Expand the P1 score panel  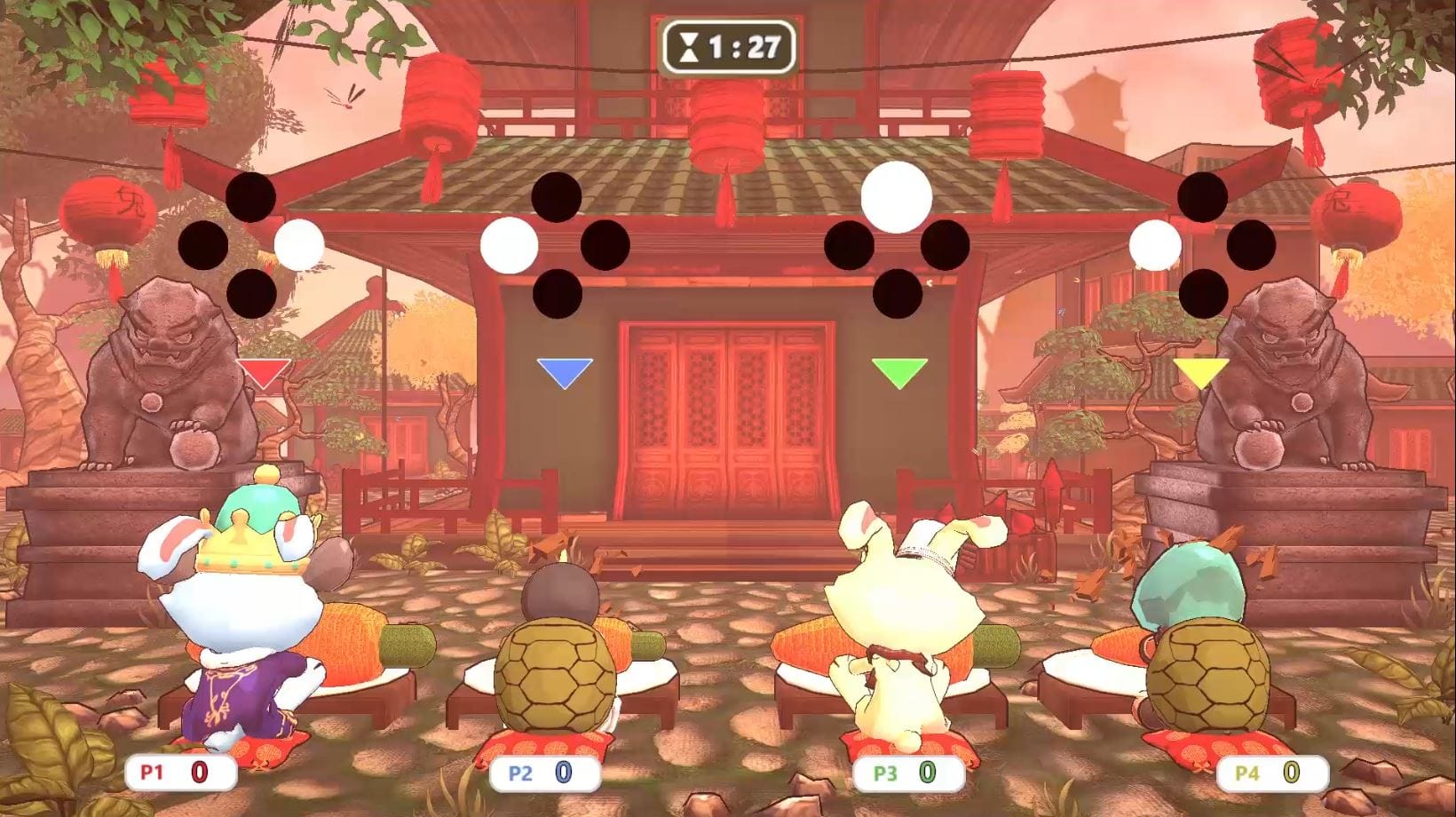178,773
